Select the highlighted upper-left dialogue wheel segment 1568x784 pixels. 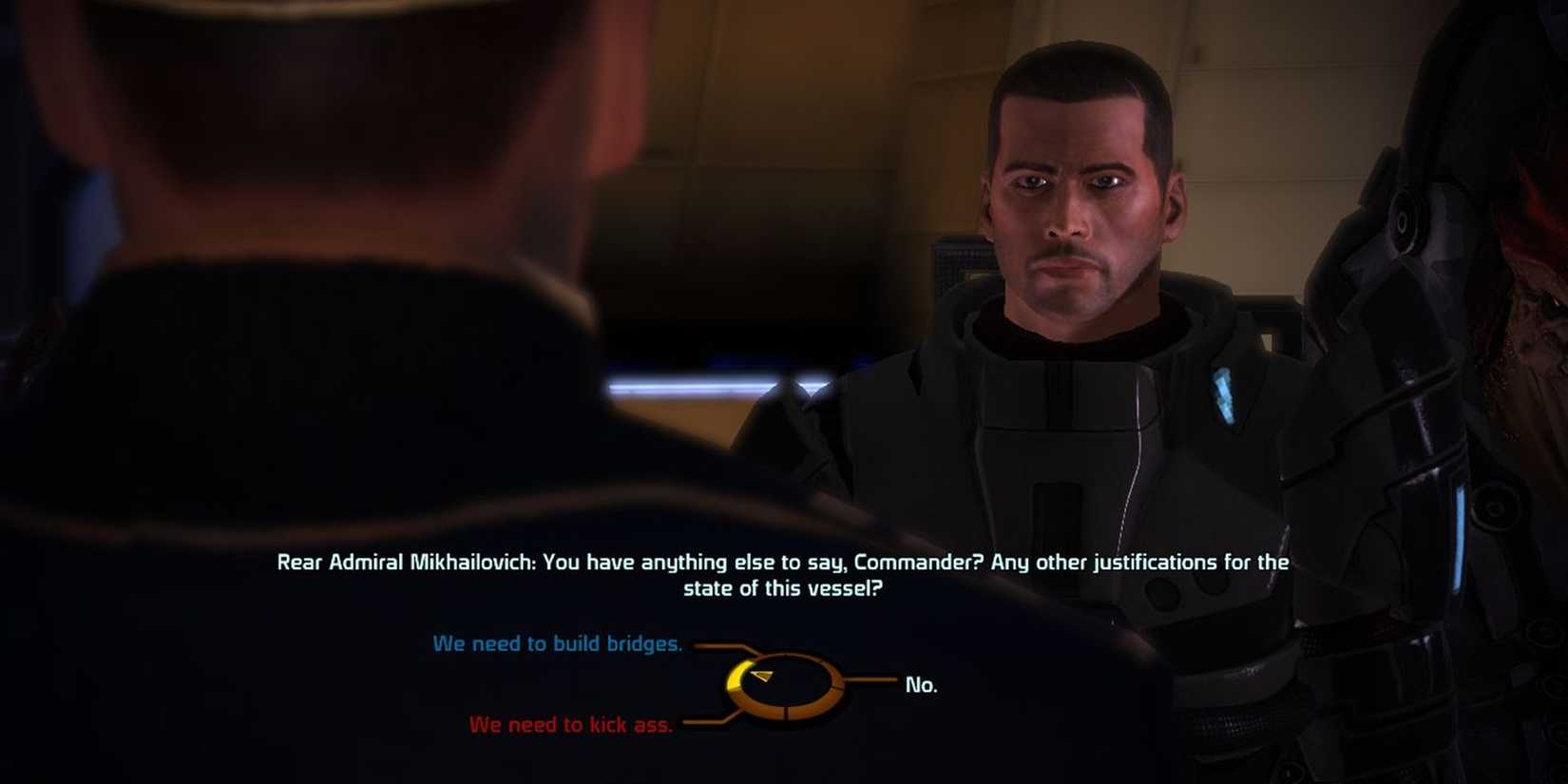coord(734,674)
